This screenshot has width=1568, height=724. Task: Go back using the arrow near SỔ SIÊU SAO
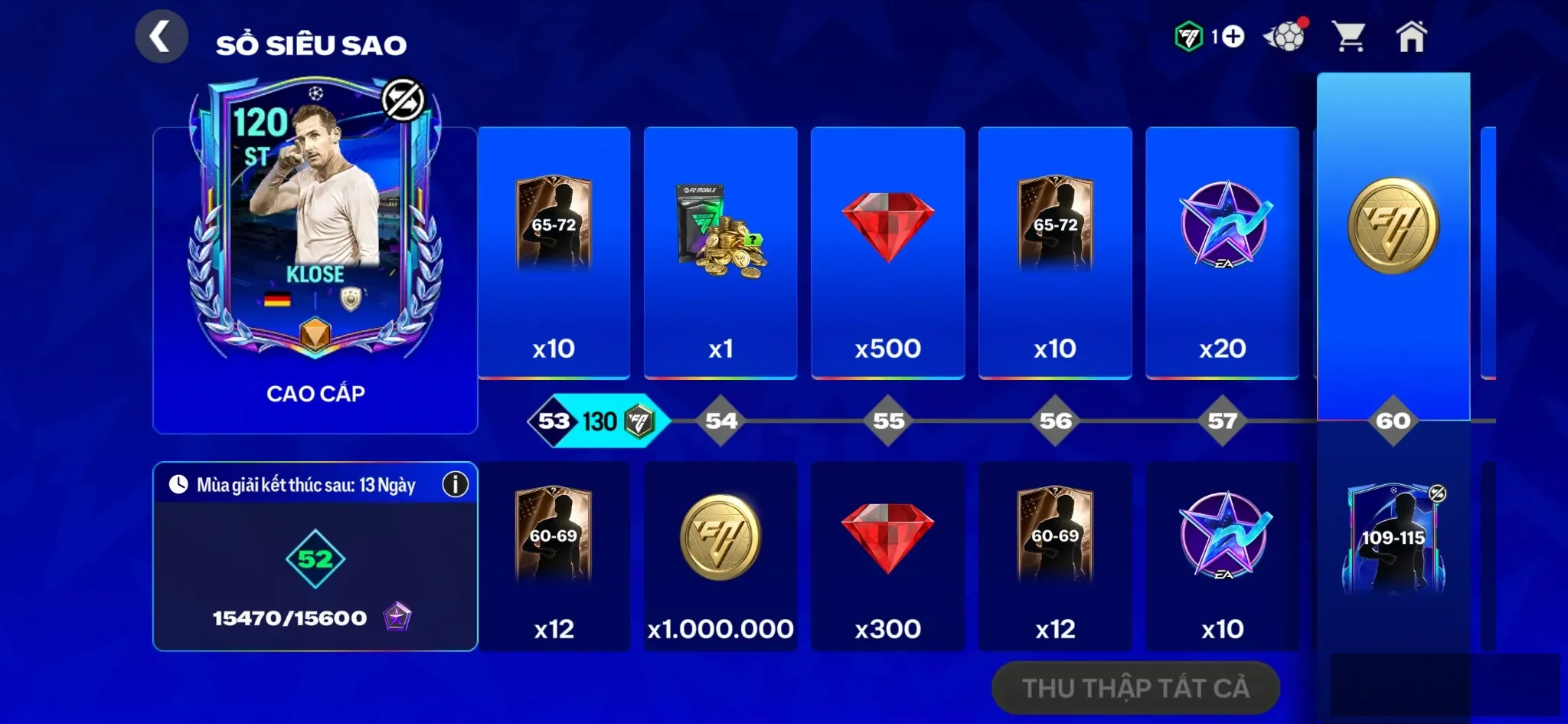point(161,35)
